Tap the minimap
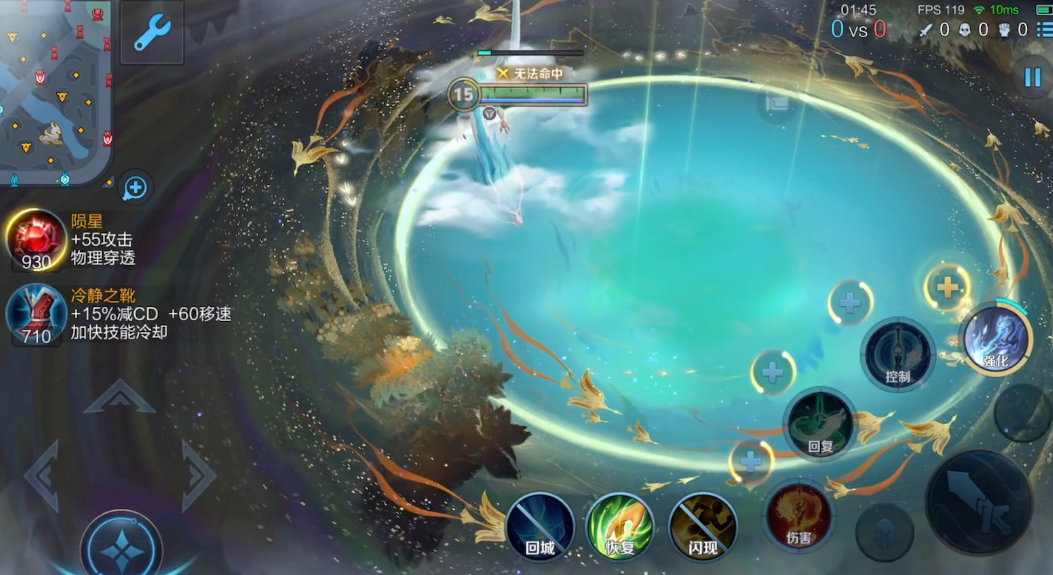1053x575 pixels. click(55, 90)
